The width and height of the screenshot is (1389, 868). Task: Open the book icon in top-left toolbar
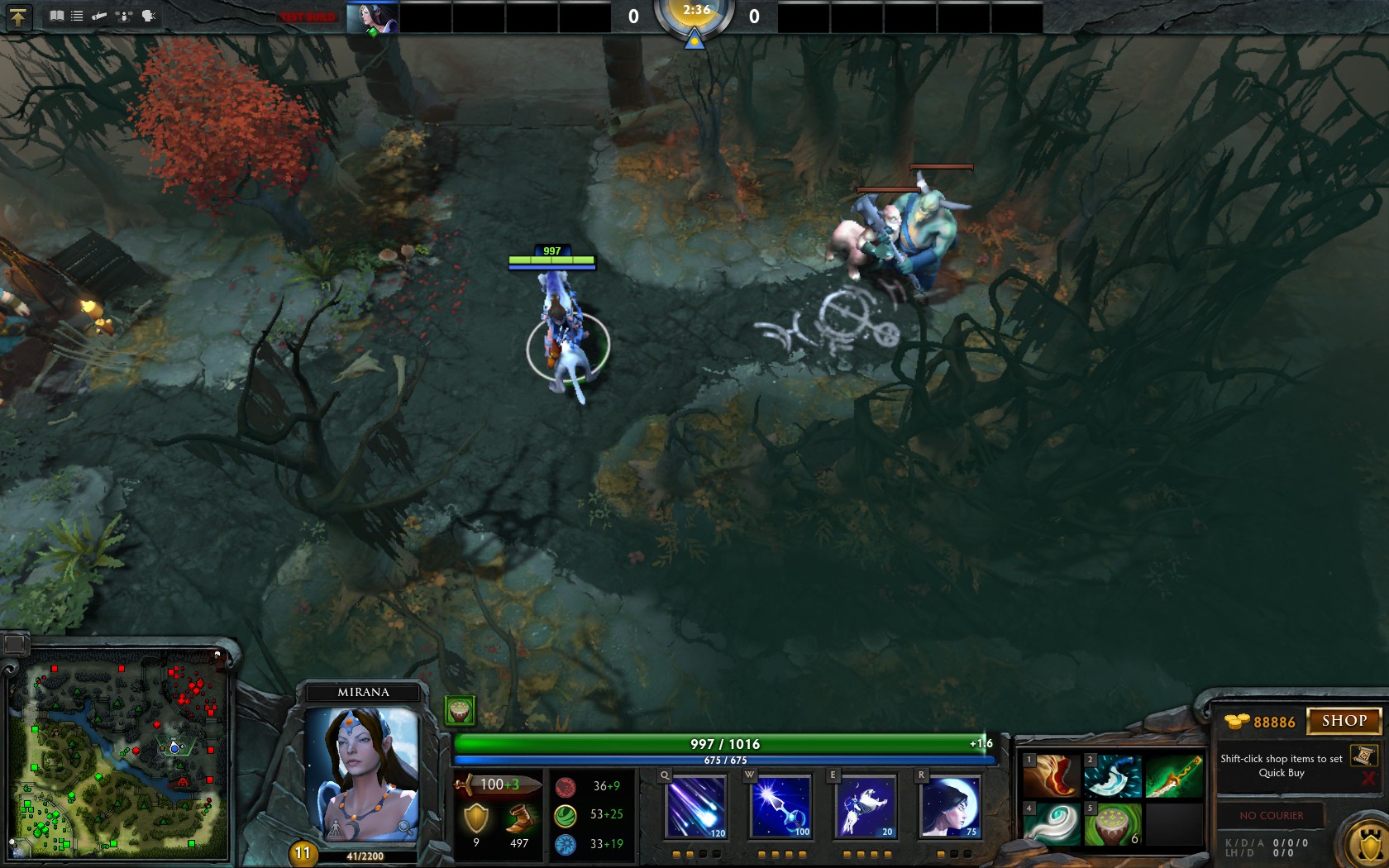(56, 16)
